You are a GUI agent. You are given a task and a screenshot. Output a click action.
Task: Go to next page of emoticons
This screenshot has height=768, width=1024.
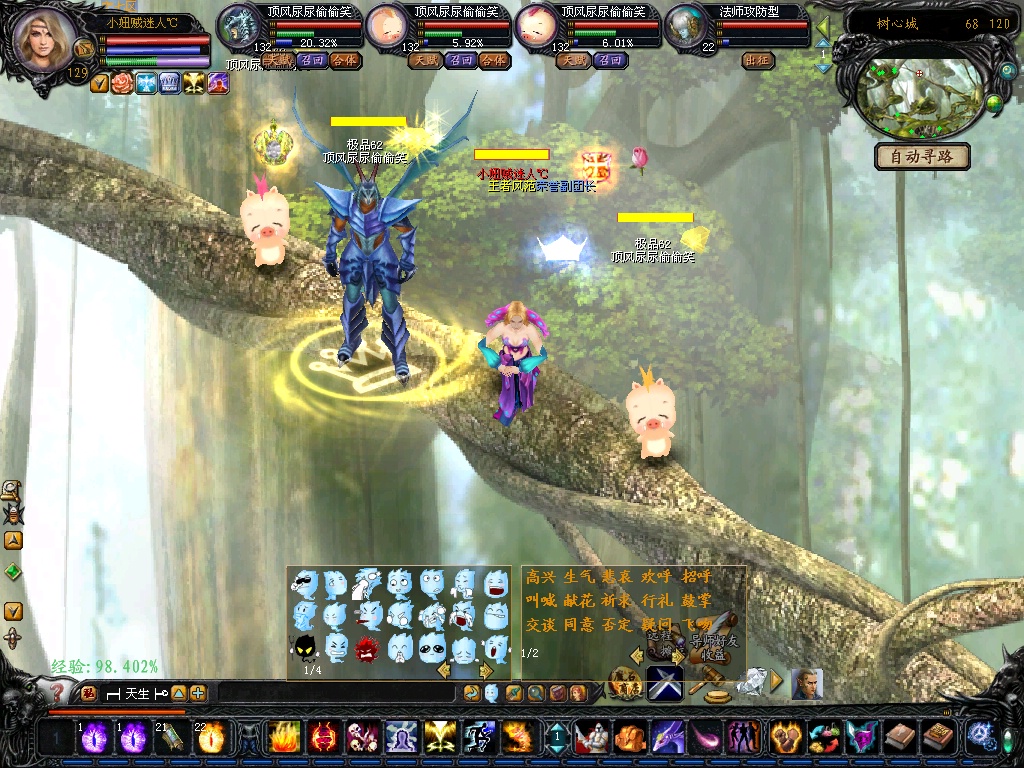click(487, 670)
